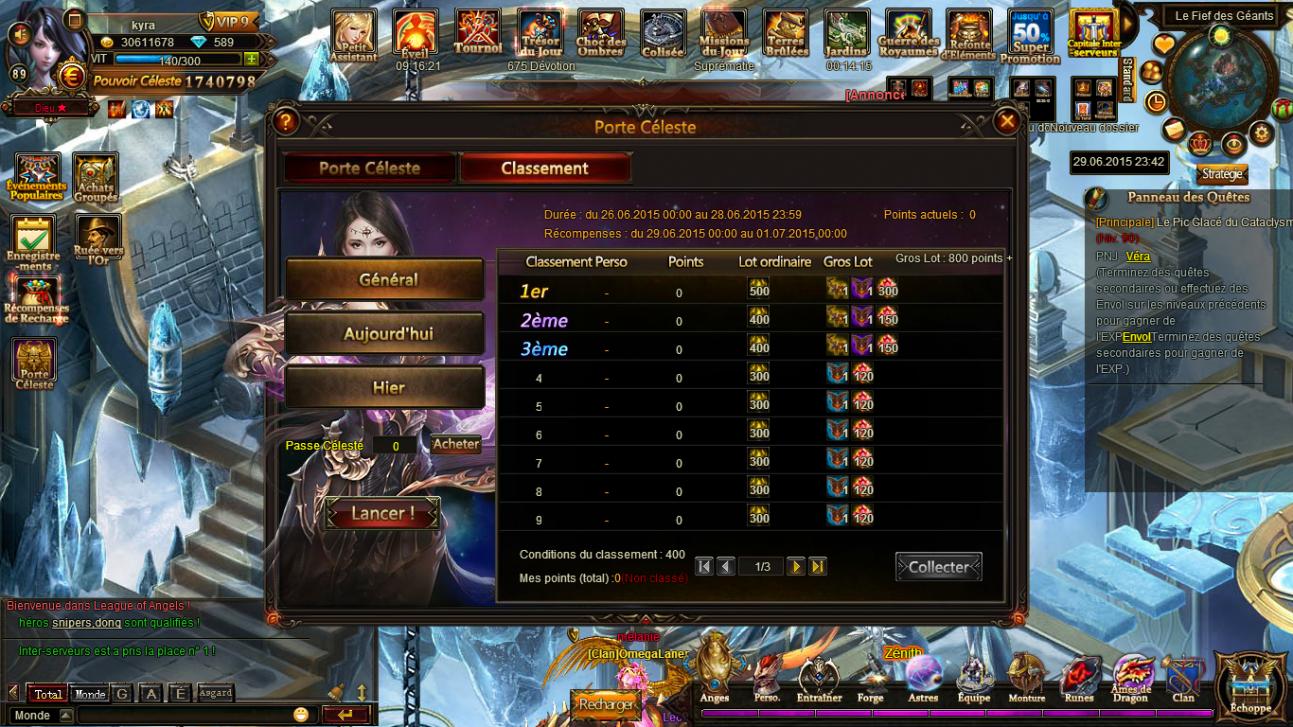Screen dimensions: 1293x727
Task: Open the Tournoi event icon
Action: click(478, 34)
